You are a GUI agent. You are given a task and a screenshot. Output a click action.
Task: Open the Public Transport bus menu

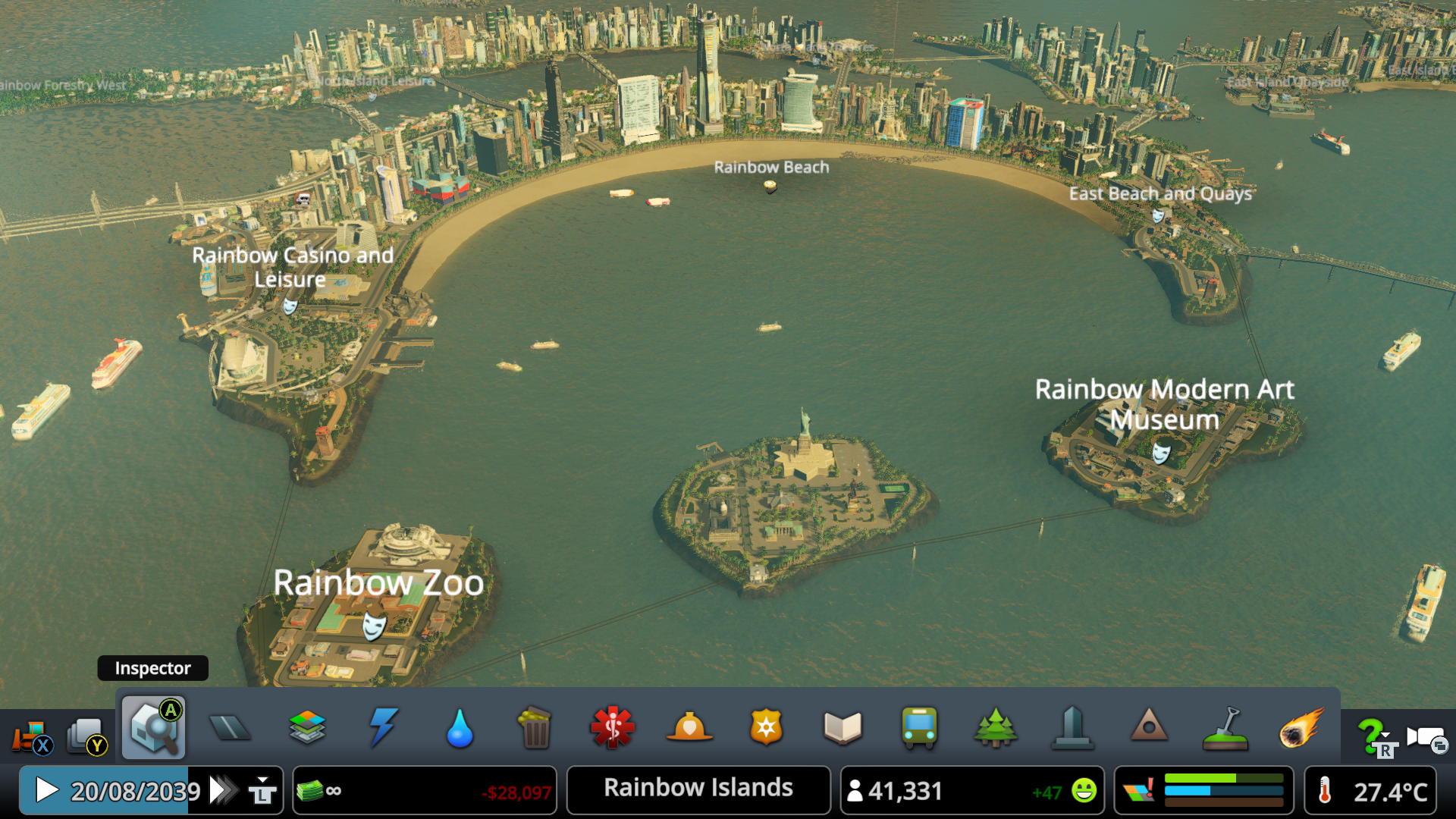point(919,726)
